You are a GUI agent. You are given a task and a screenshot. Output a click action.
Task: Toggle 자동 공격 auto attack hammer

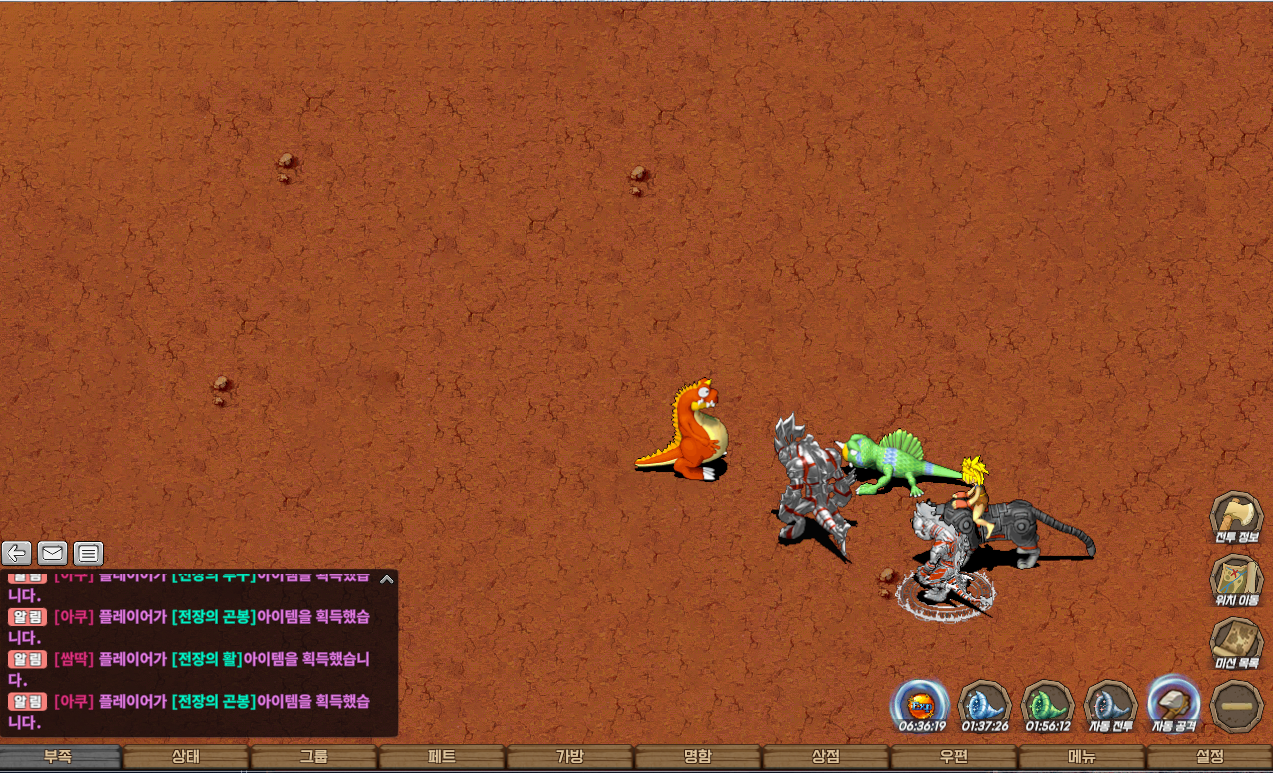1173,702
